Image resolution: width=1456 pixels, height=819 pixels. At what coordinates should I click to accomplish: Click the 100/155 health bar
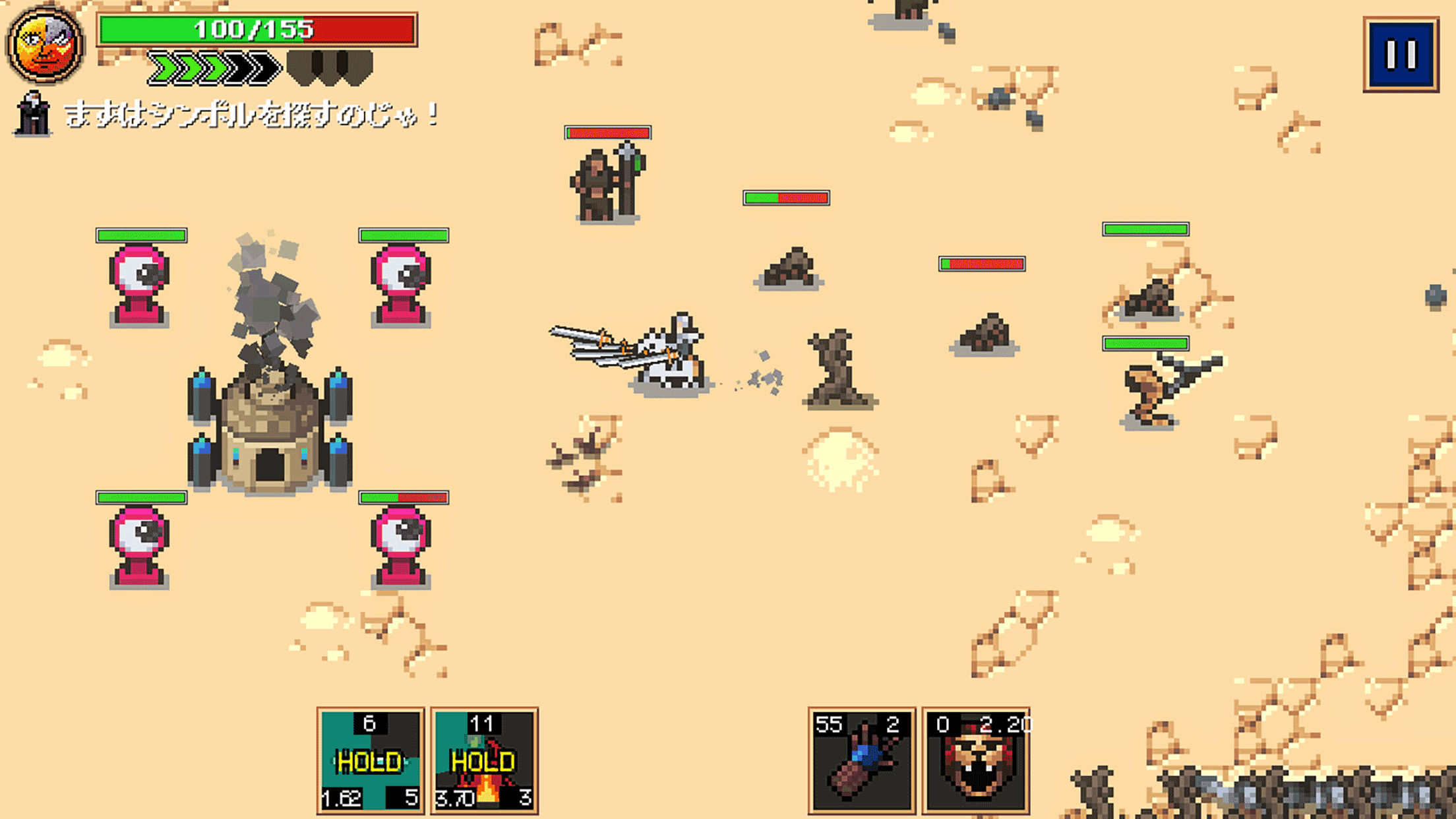pyautogui.click(x=256, y=30)
